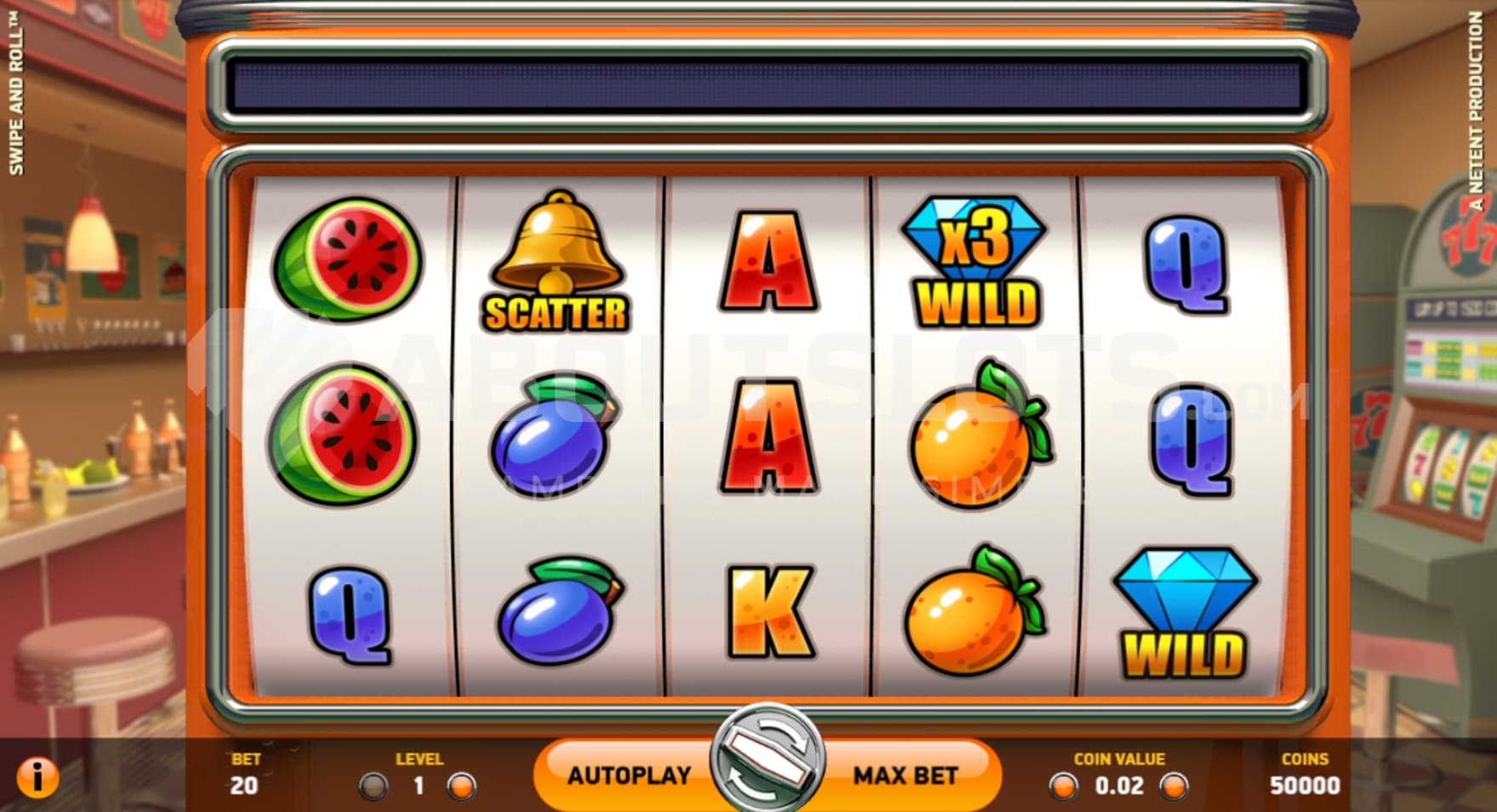The image size is (1497, 812).
Task: Decrease the bet Level
Action: coord(373,786)
